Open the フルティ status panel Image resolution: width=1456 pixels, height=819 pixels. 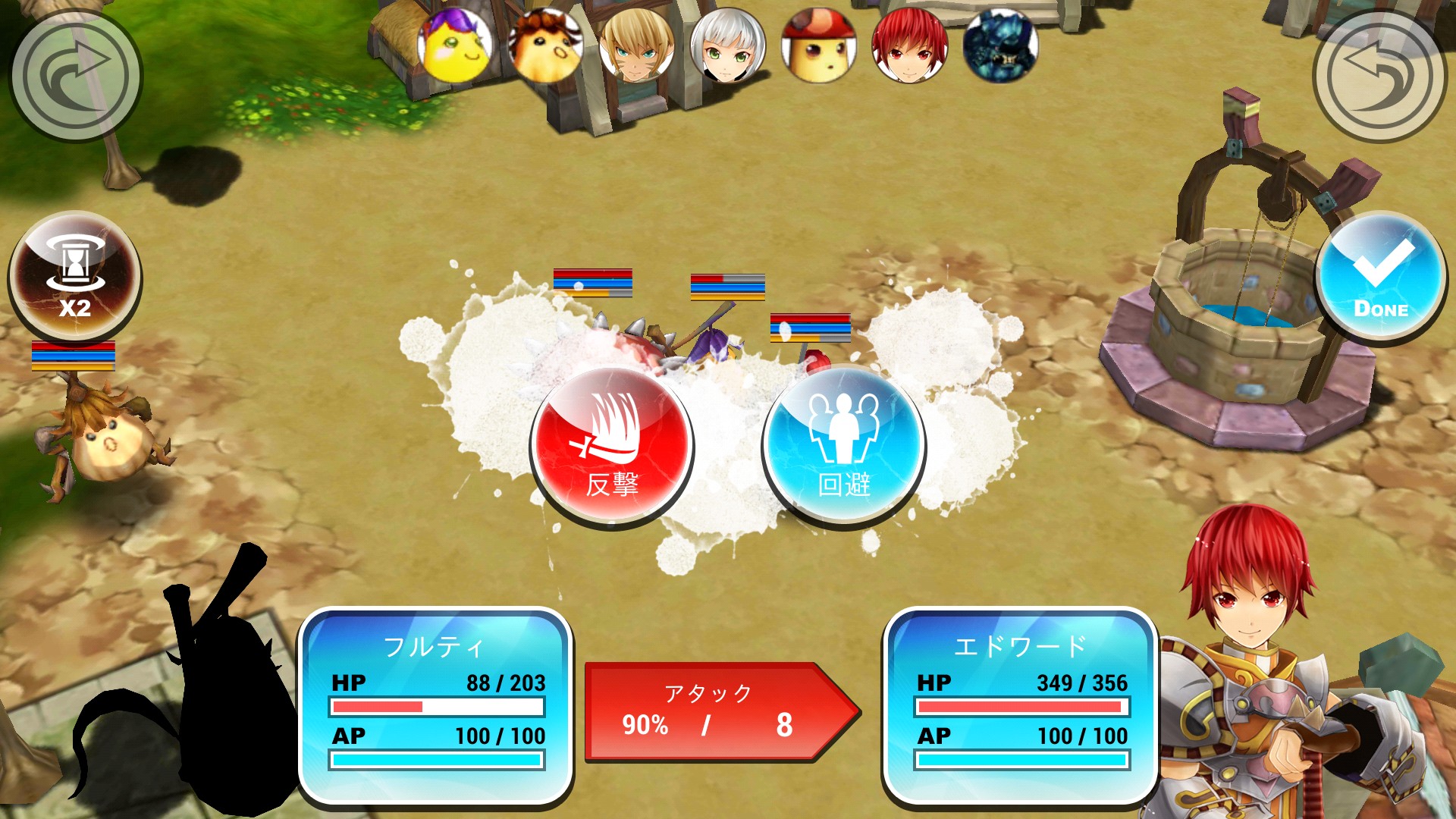(x=436, y=705)
